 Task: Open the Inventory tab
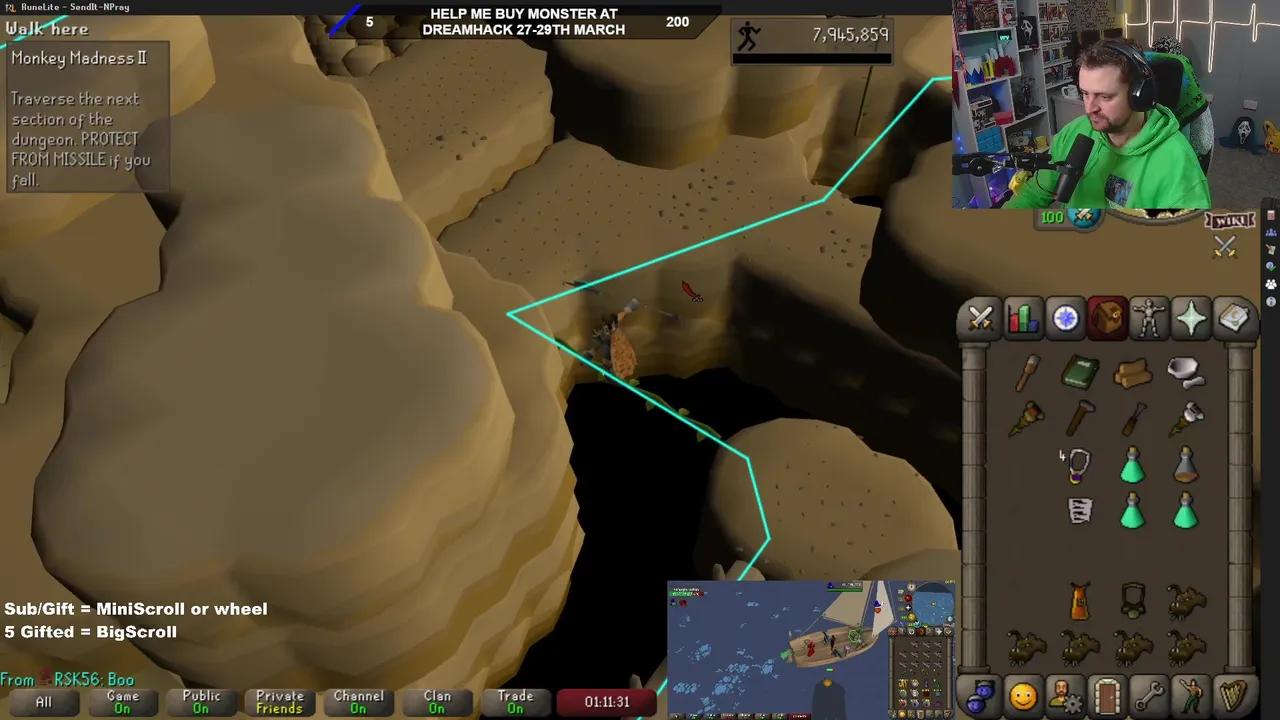click(x=1107, y=318)
